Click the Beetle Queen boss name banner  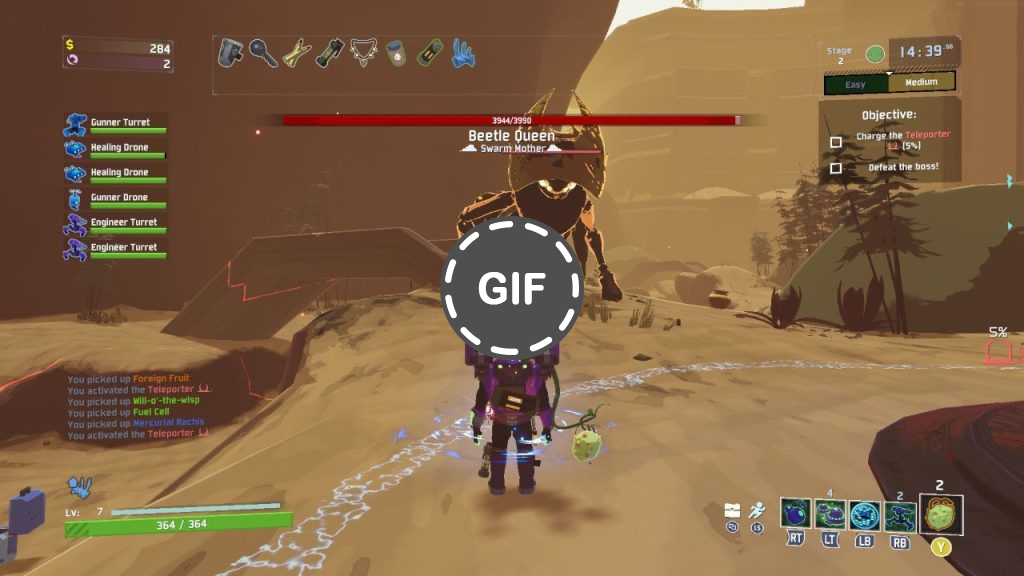tap(511, 136)
